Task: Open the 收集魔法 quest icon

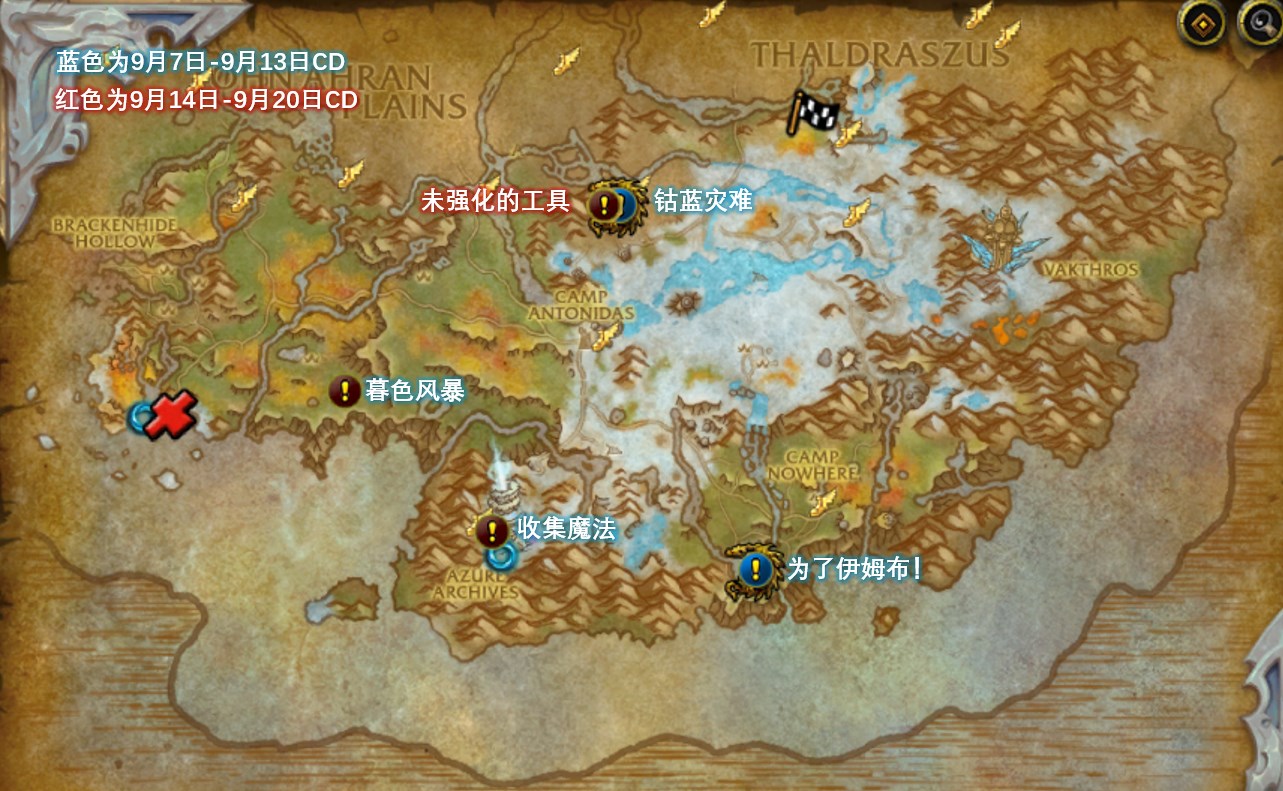Action: click(x=491, y=530)
